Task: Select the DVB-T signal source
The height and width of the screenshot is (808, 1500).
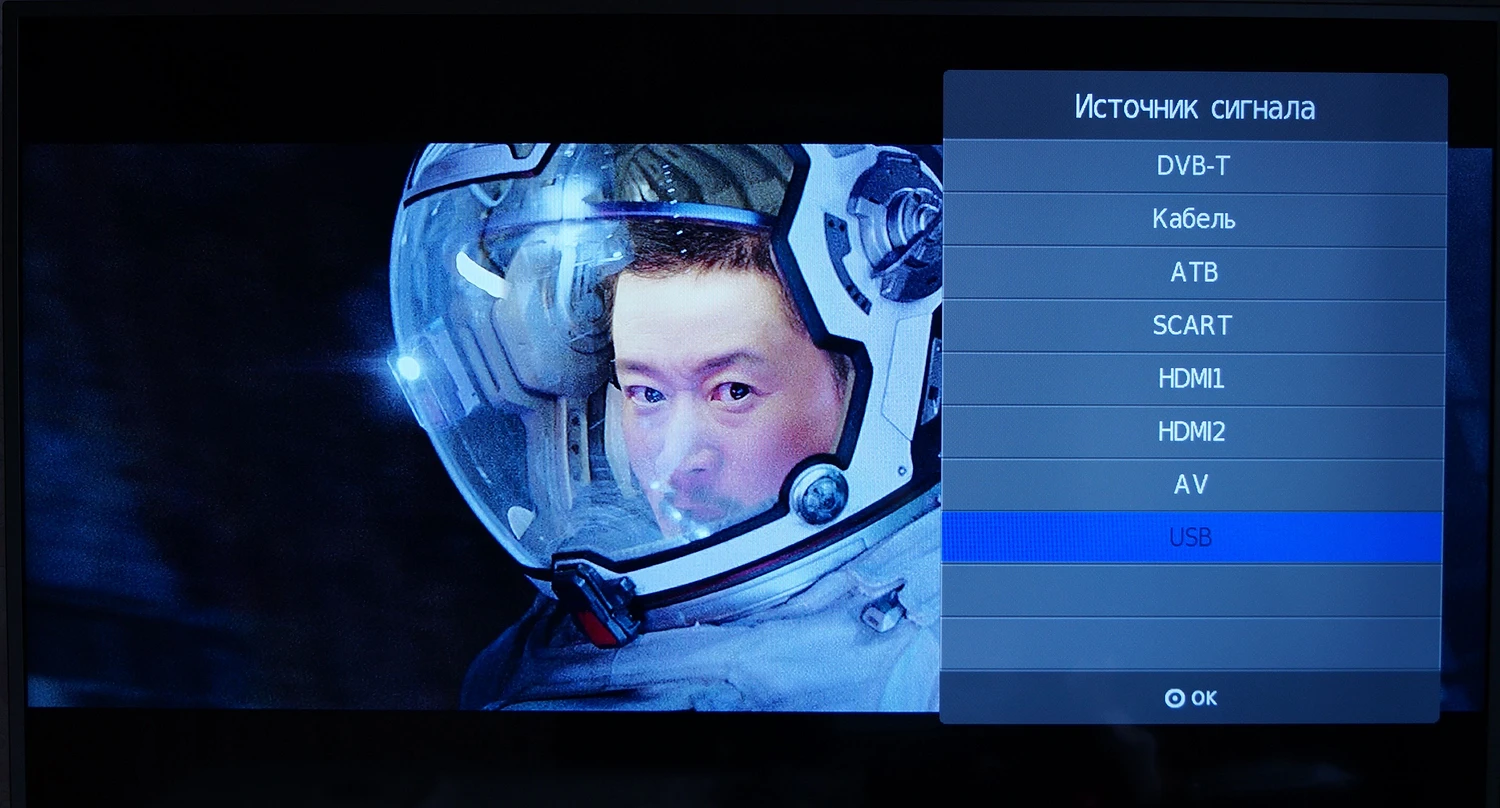Action: coord(1193,167)
